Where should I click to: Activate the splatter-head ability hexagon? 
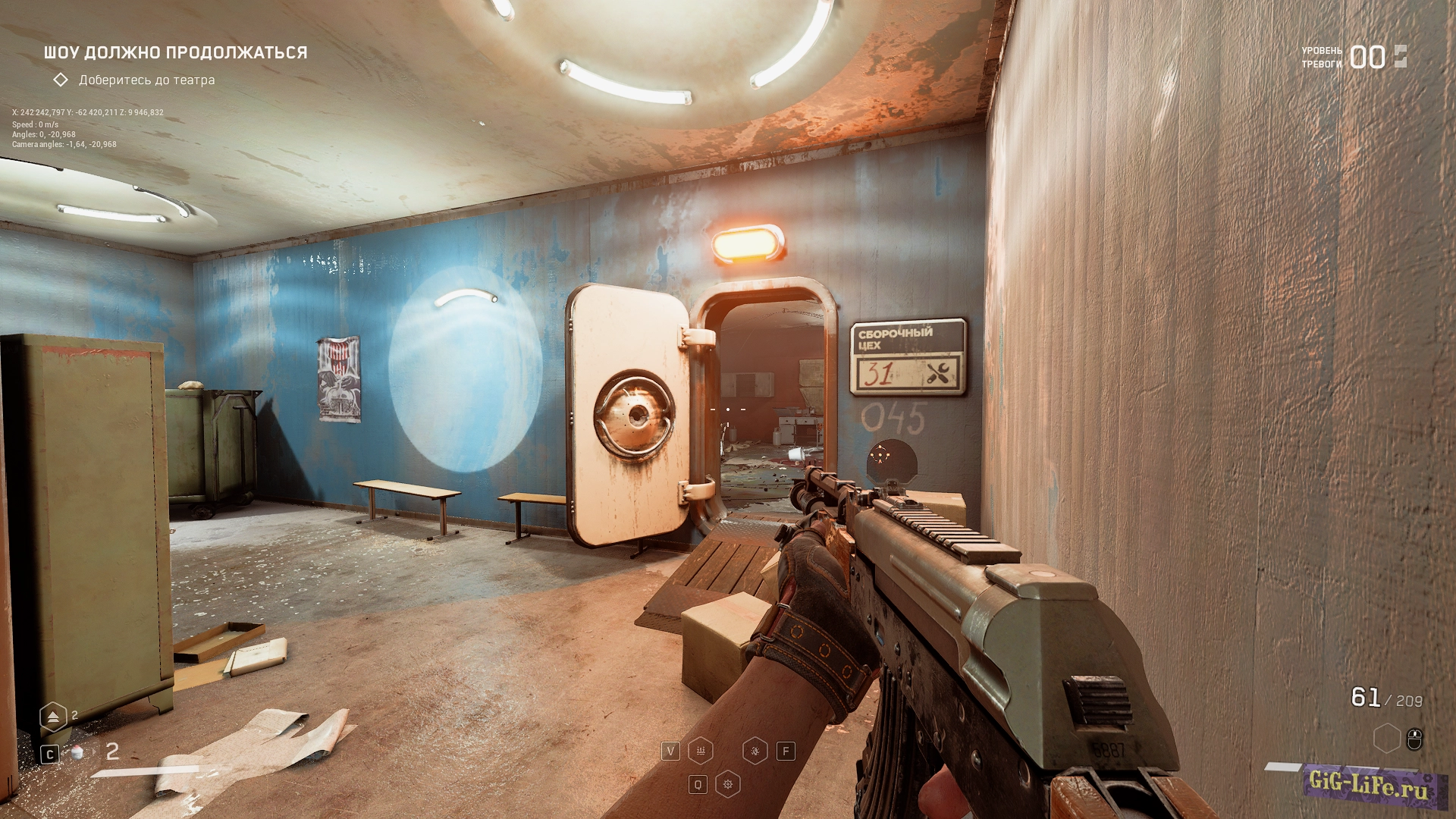point(755,751)
